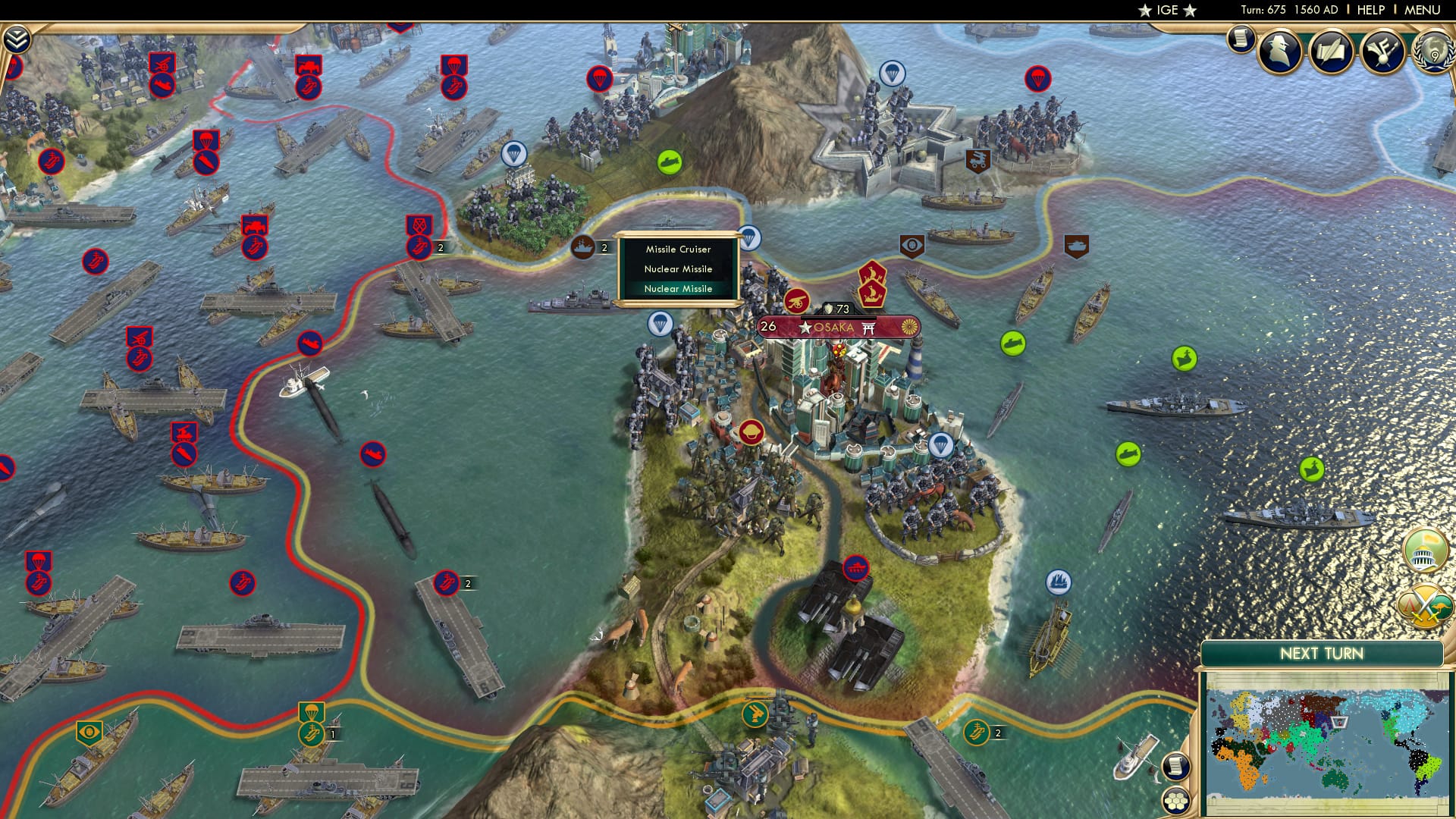Select Missile Cruiser from the unit list
Image resolution: width=1456 pixels, height=819 pixels.
(677, 249)
